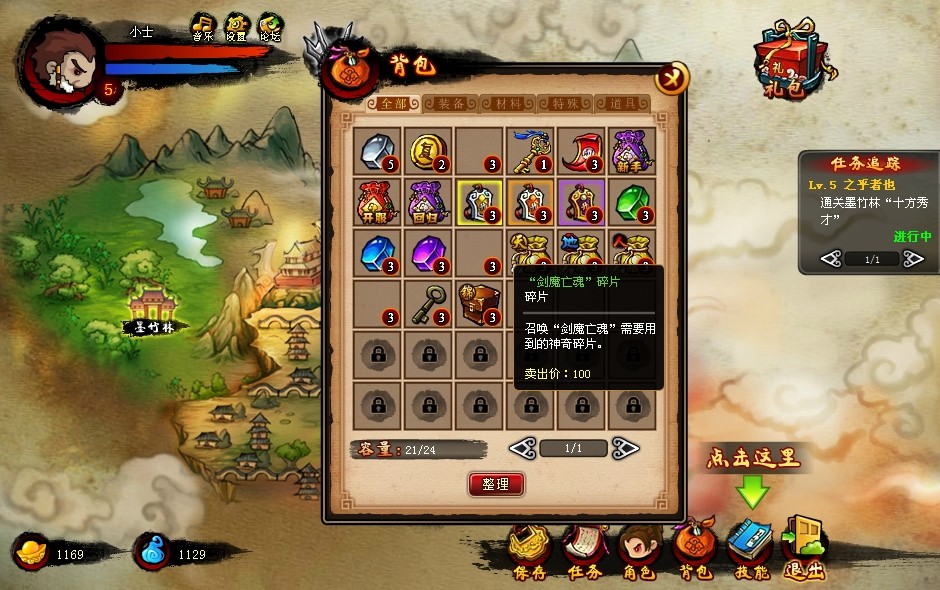Select the golden key item slot
This screenshot has height=590, width=940.
[530, 151]
